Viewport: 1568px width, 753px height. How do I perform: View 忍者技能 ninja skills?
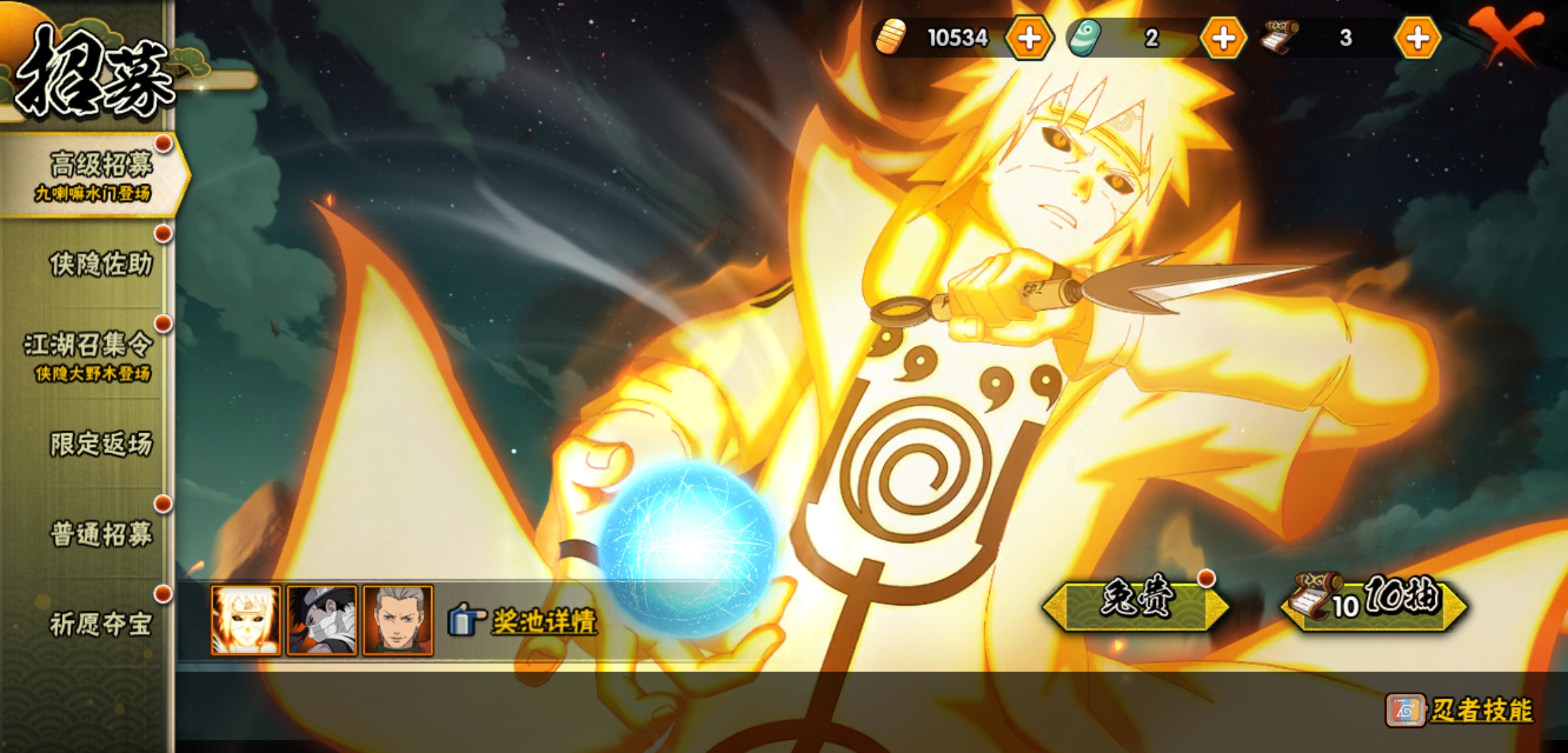point(1461,710)
